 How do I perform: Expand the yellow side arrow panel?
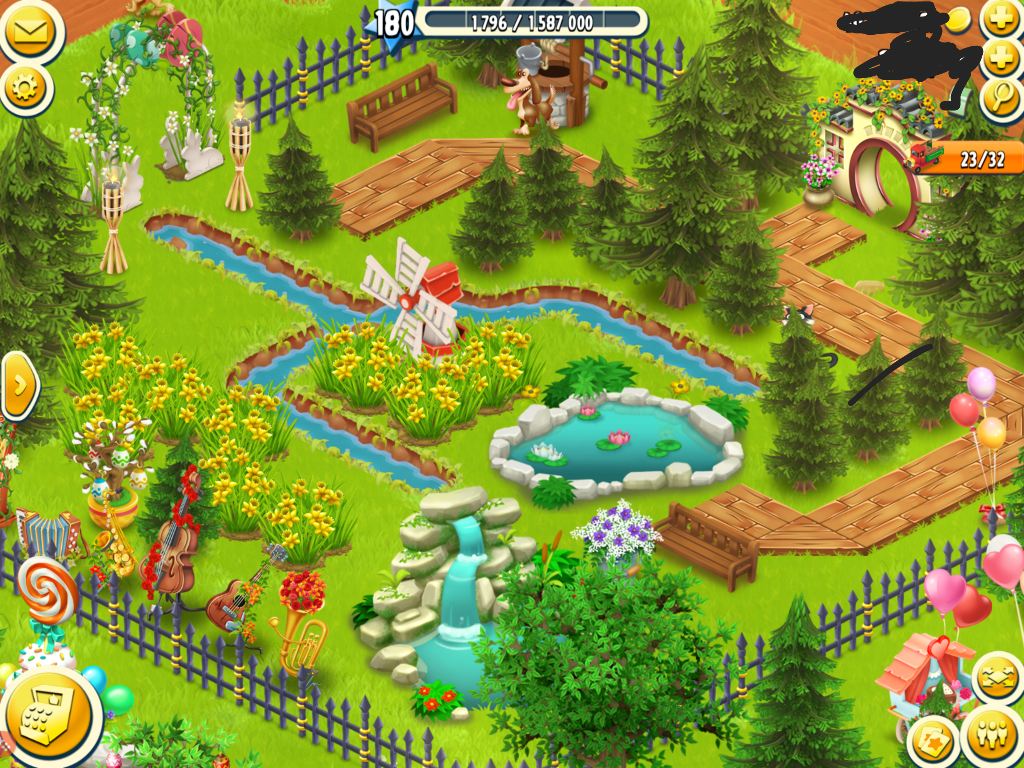18,385
